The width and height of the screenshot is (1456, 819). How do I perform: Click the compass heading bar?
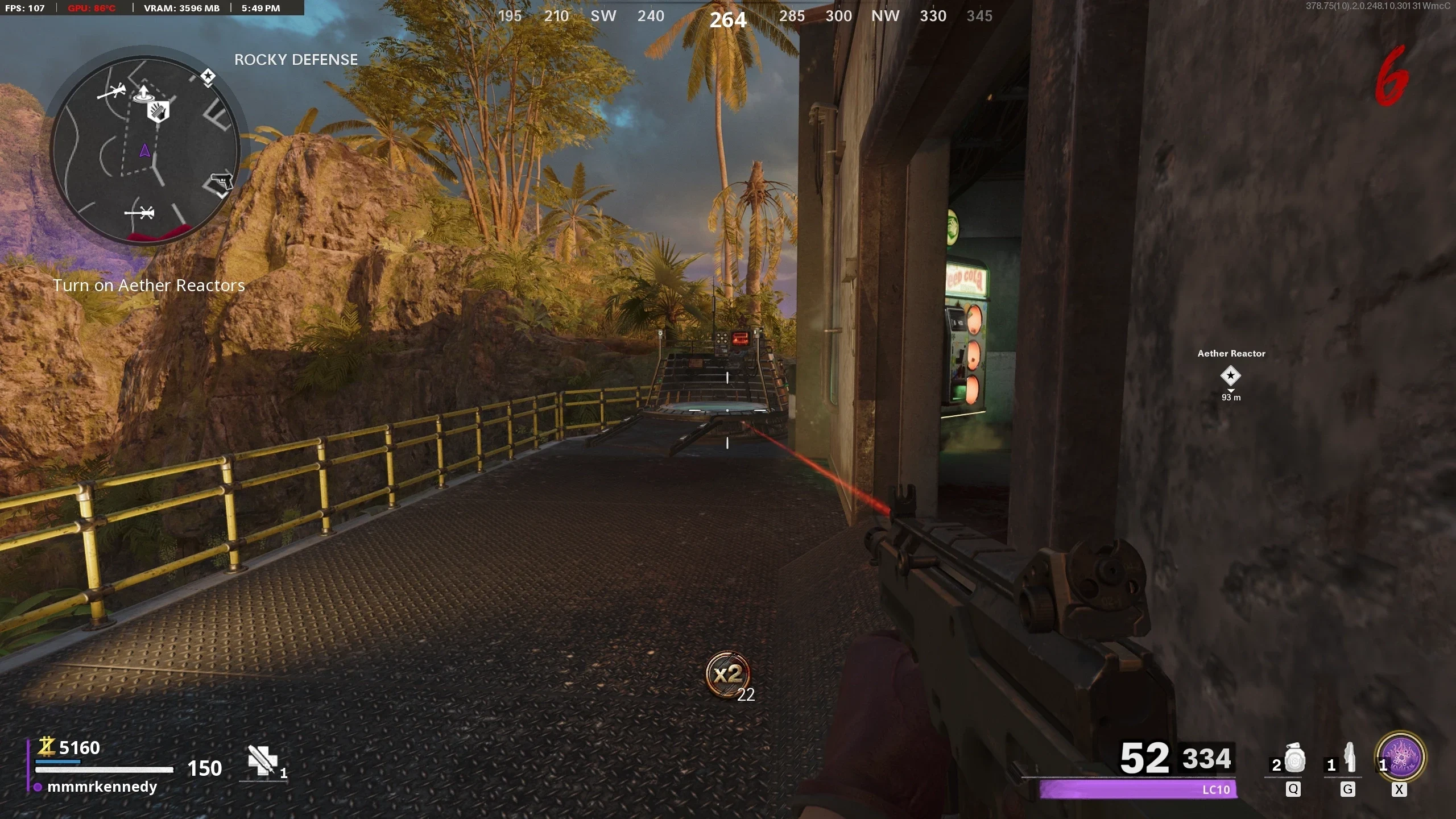(745, 16)
